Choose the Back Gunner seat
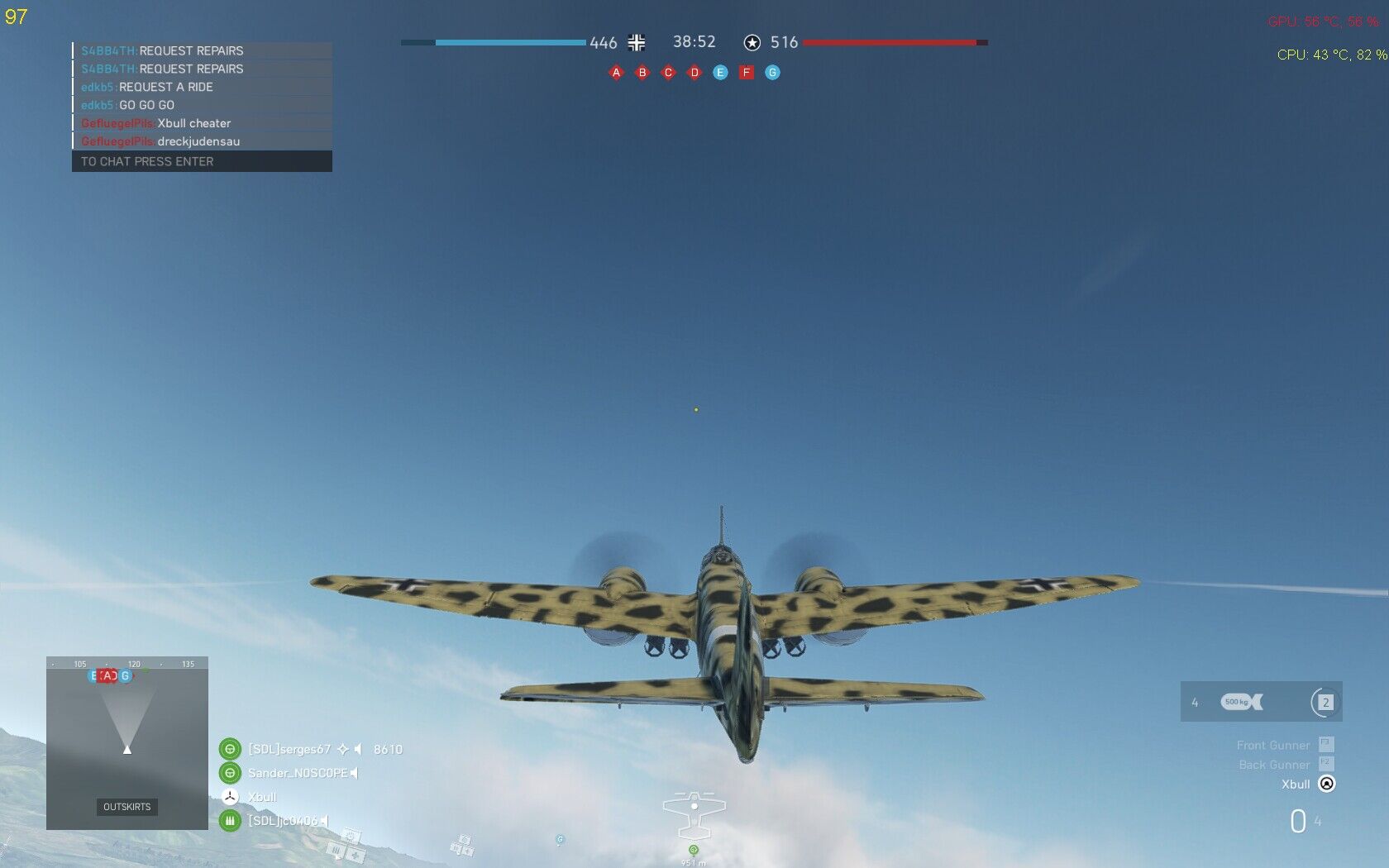 (1274, 765)
